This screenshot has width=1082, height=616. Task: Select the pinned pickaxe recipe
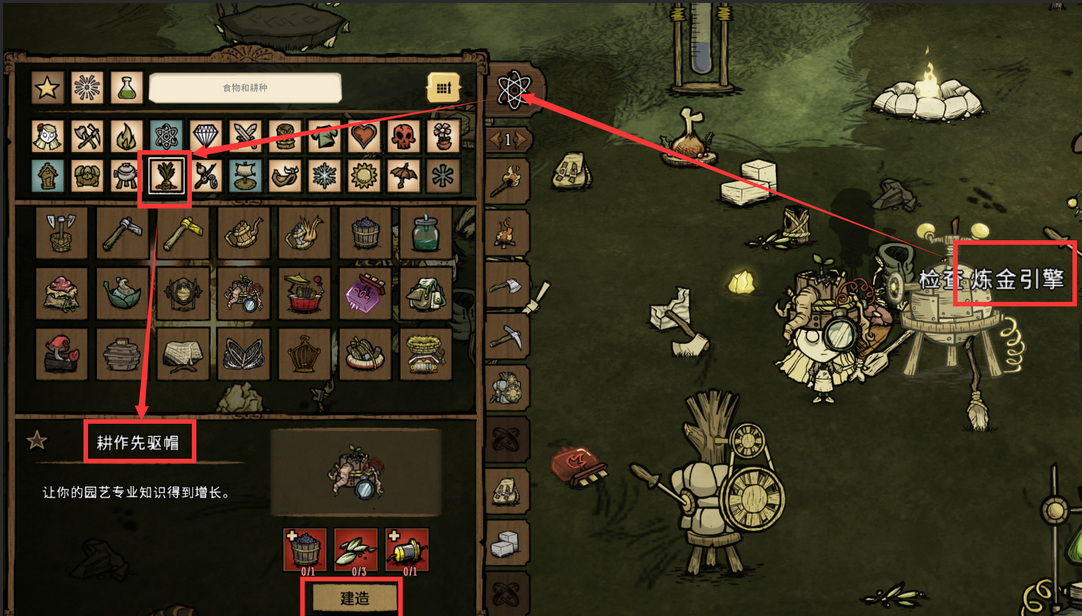click(x=507, y=335)
